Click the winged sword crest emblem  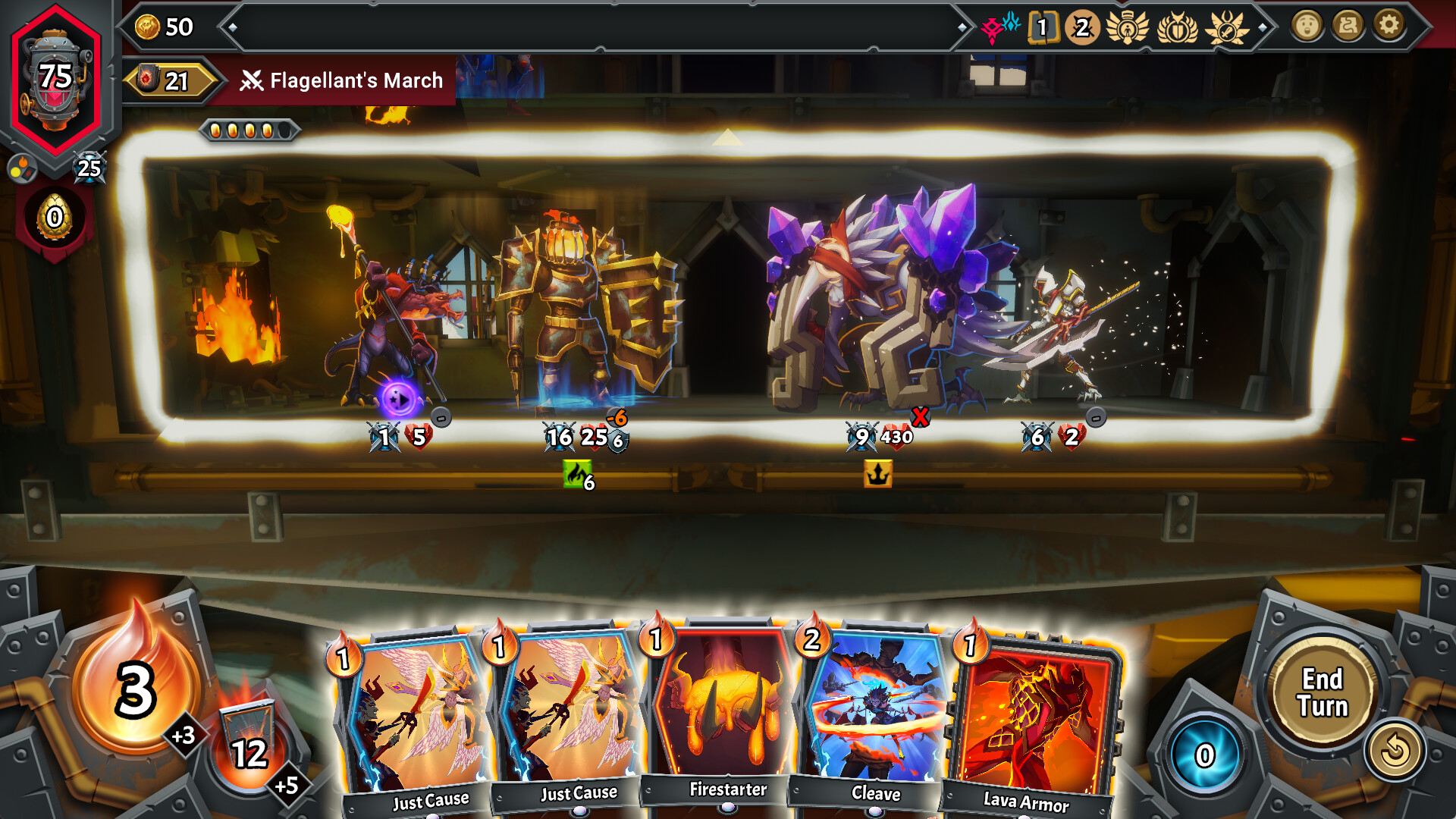click(1227, 28)
